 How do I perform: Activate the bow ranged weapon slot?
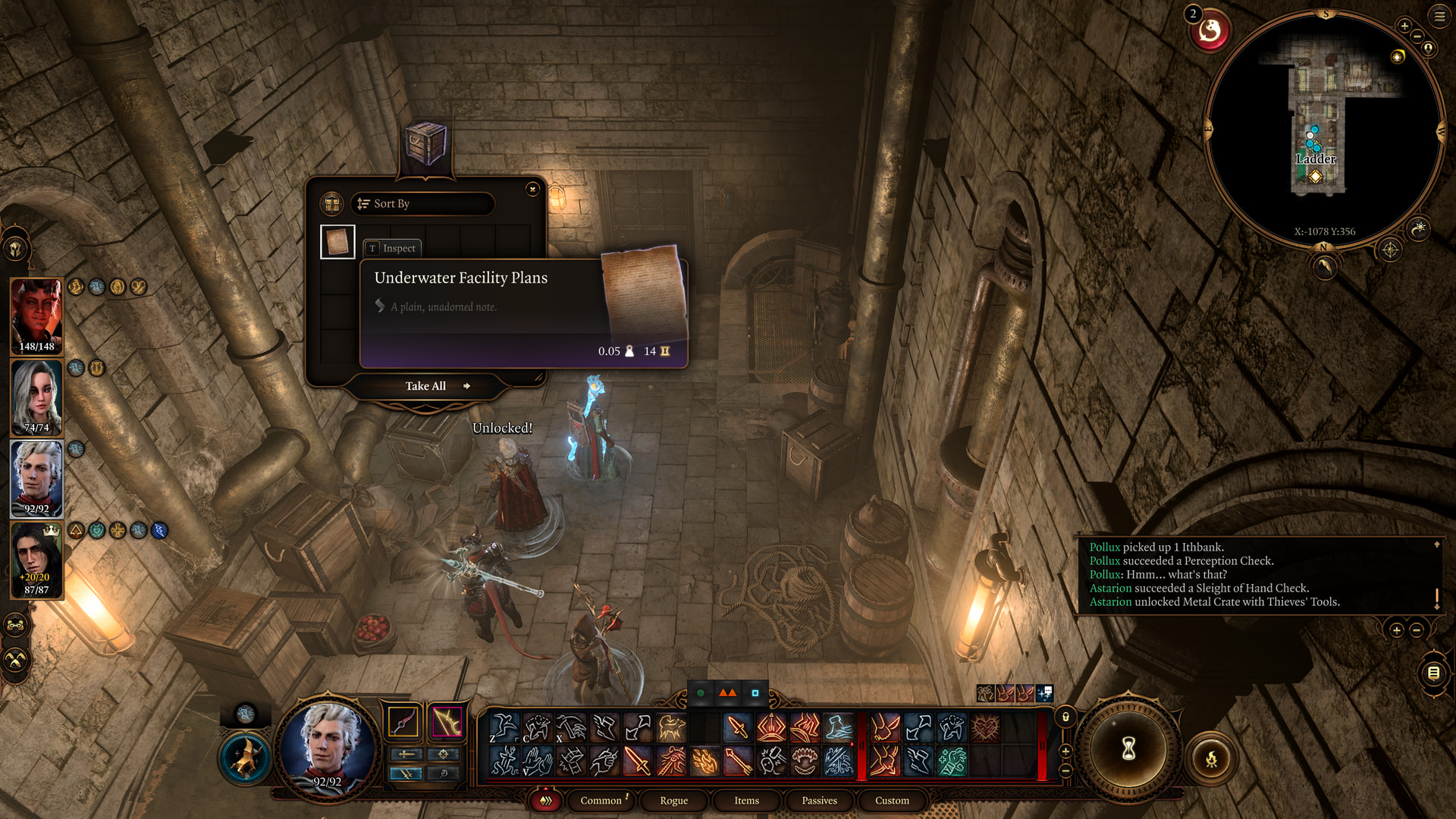[x=447, y=722]
